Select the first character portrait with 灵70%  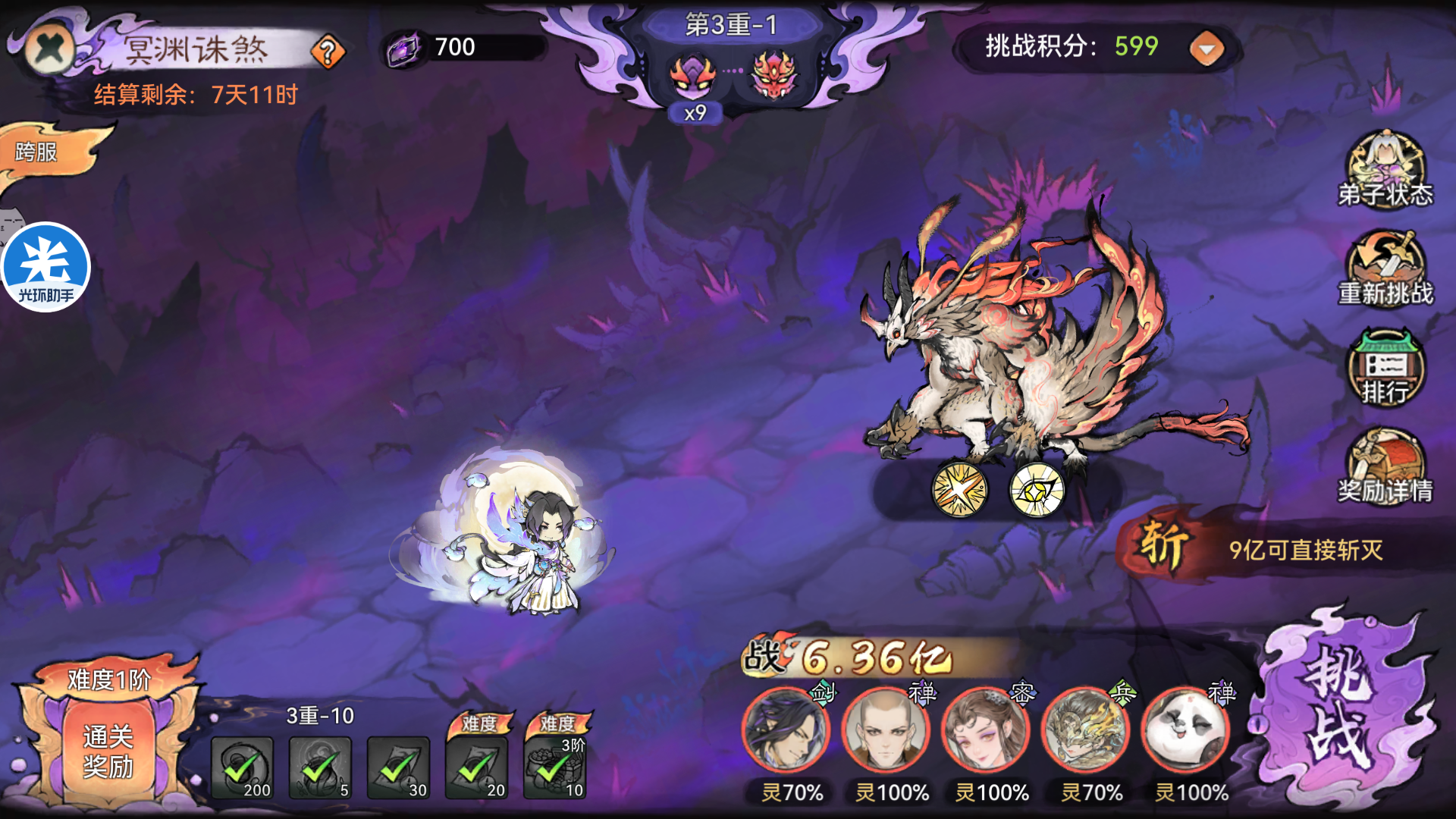pyautogui.click(x=785, y=730)
